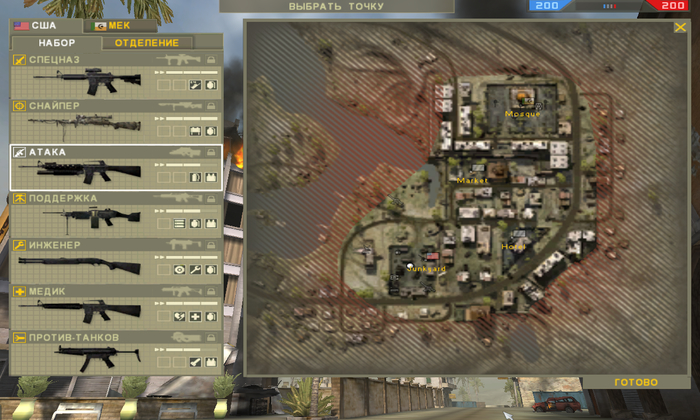Confirm with the ГОТОВО button
The width and height of the screenshot is (700, 420).
(636, 383)
